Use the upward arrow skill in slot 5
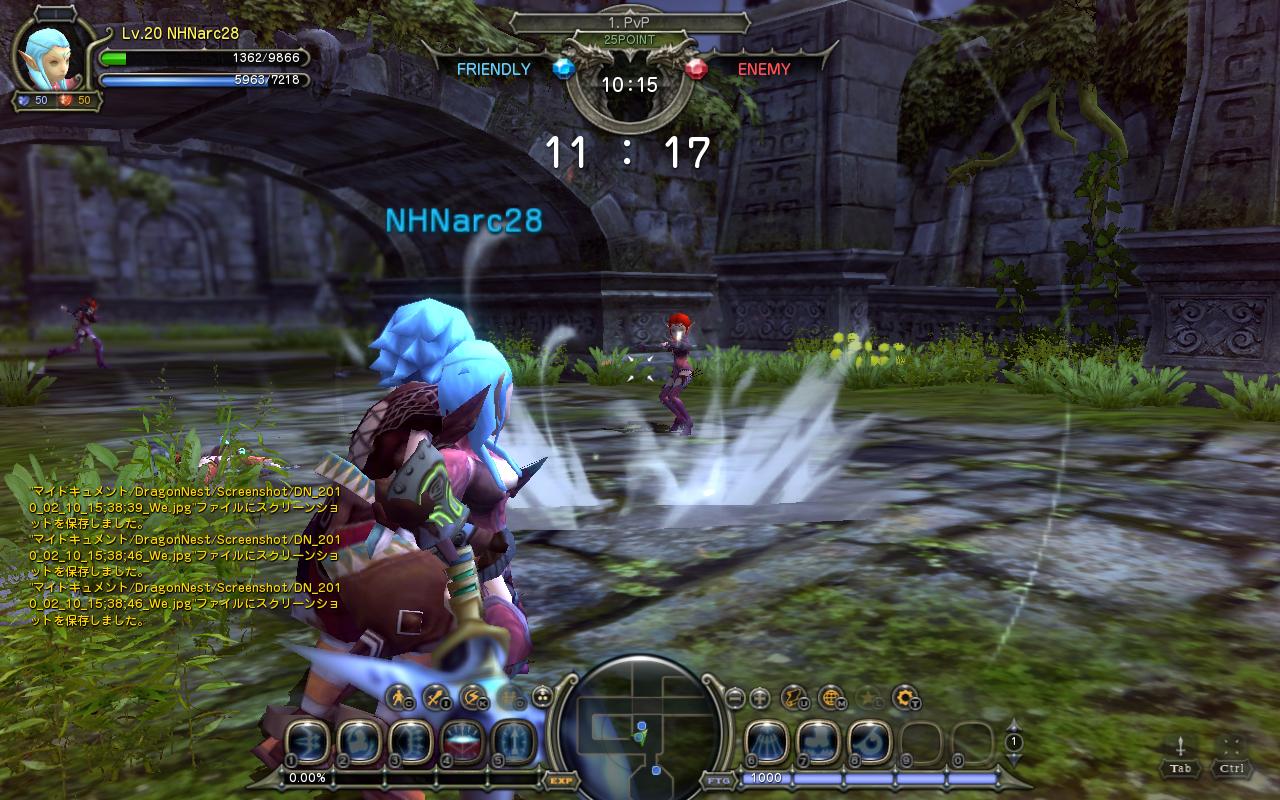Image resolution: width=1280 pixels, height=800 pixels. [512, 742]
